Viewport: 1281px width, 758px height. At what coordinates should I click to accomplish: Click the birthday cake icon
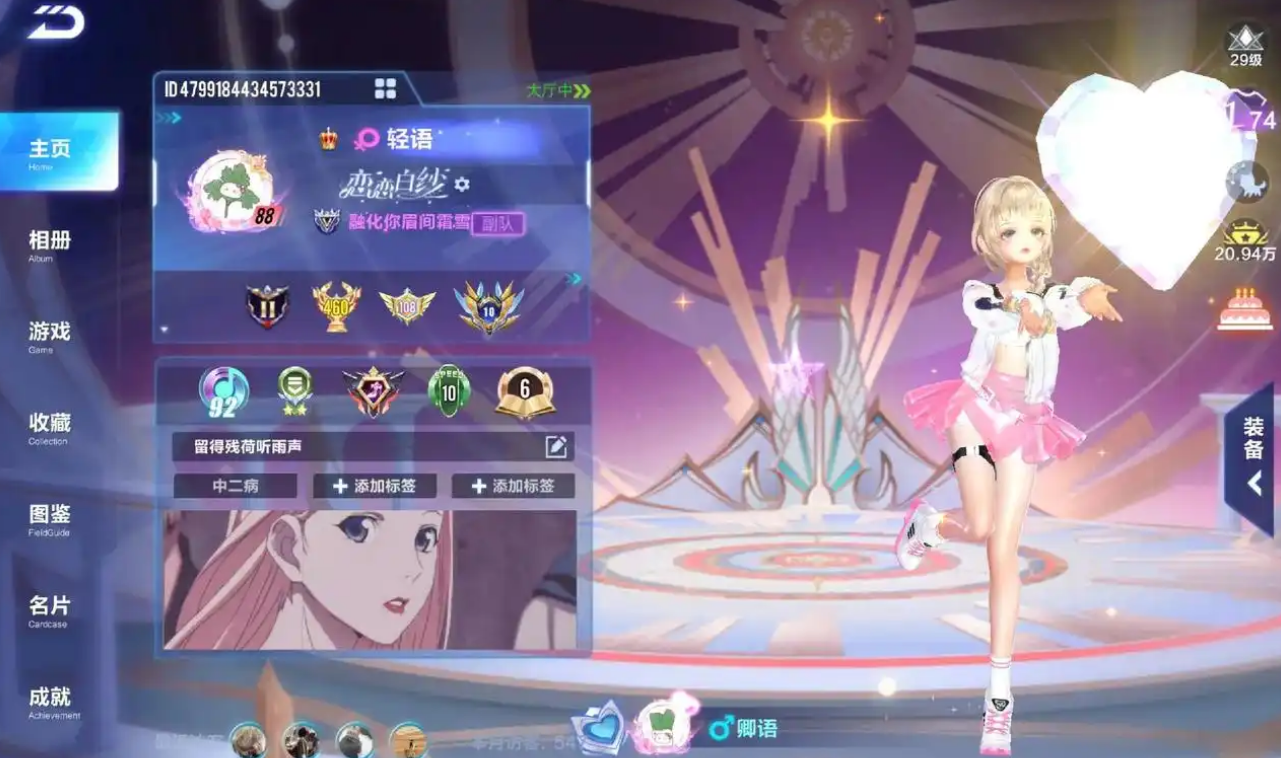[x=1245, y=309]
